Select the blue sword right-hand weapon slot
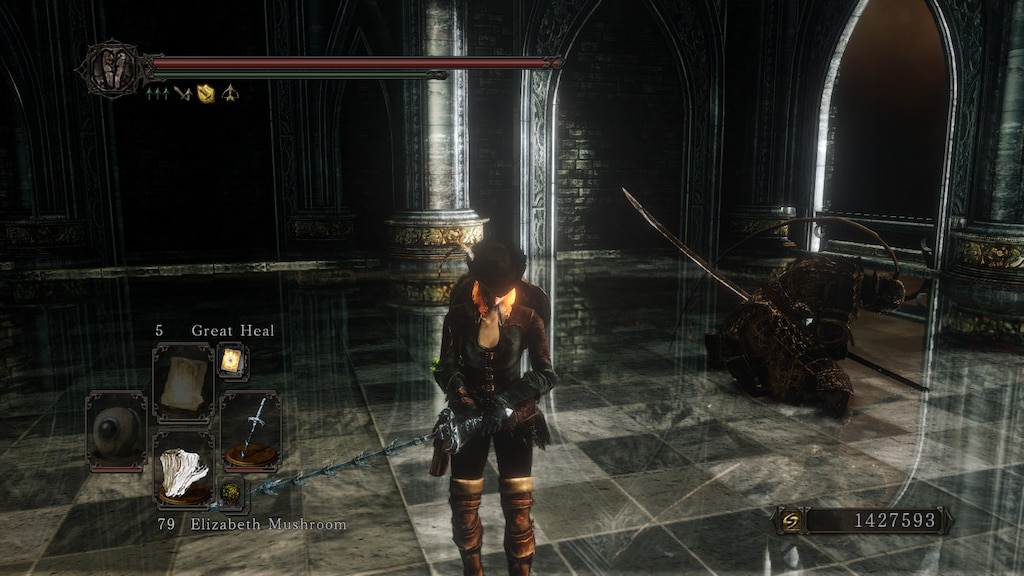 pyautogui.click(x=250, y=430)
